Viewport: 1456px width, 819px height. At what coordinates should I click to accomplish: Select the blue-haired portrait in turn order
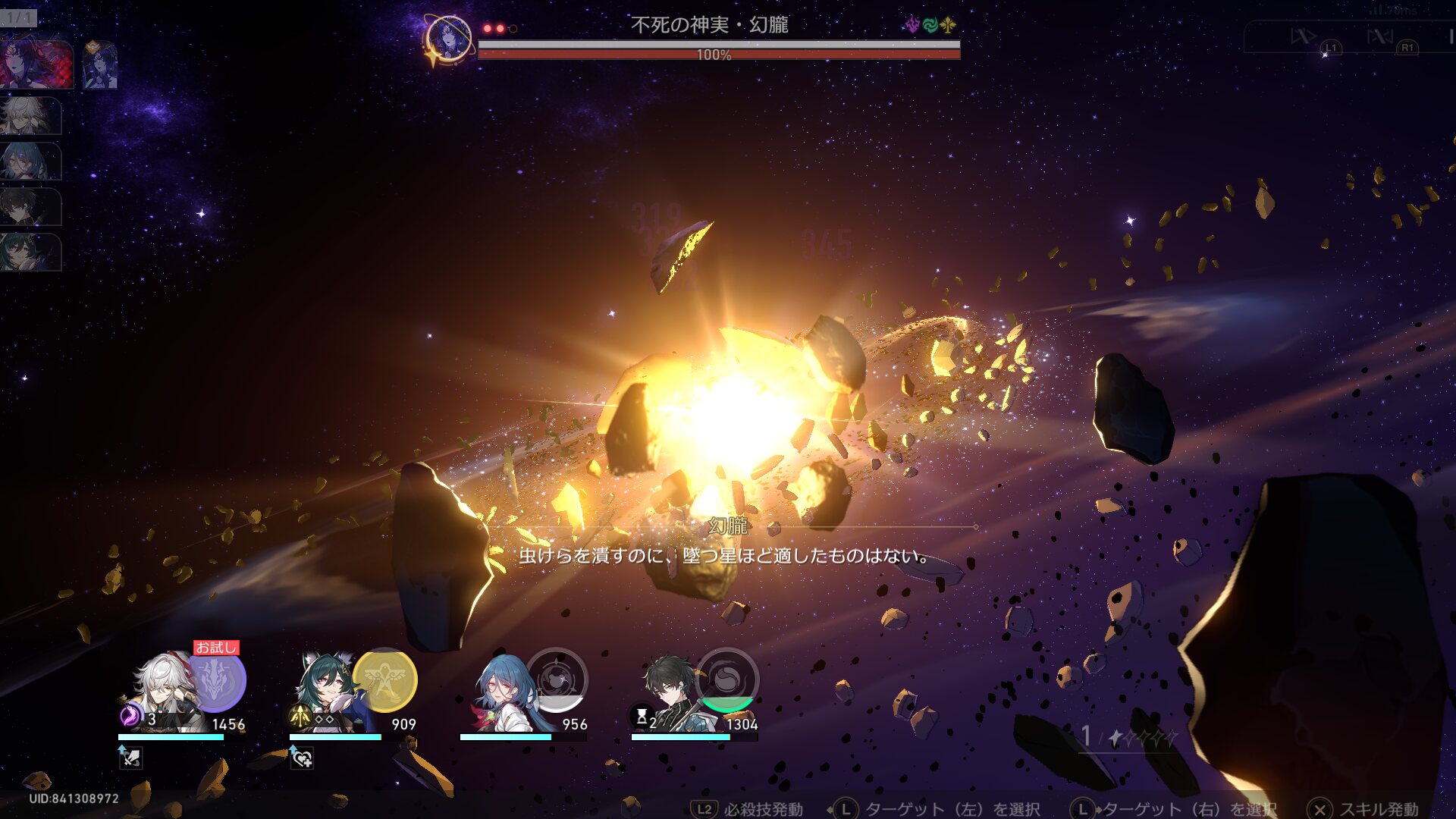click(29, 161)
